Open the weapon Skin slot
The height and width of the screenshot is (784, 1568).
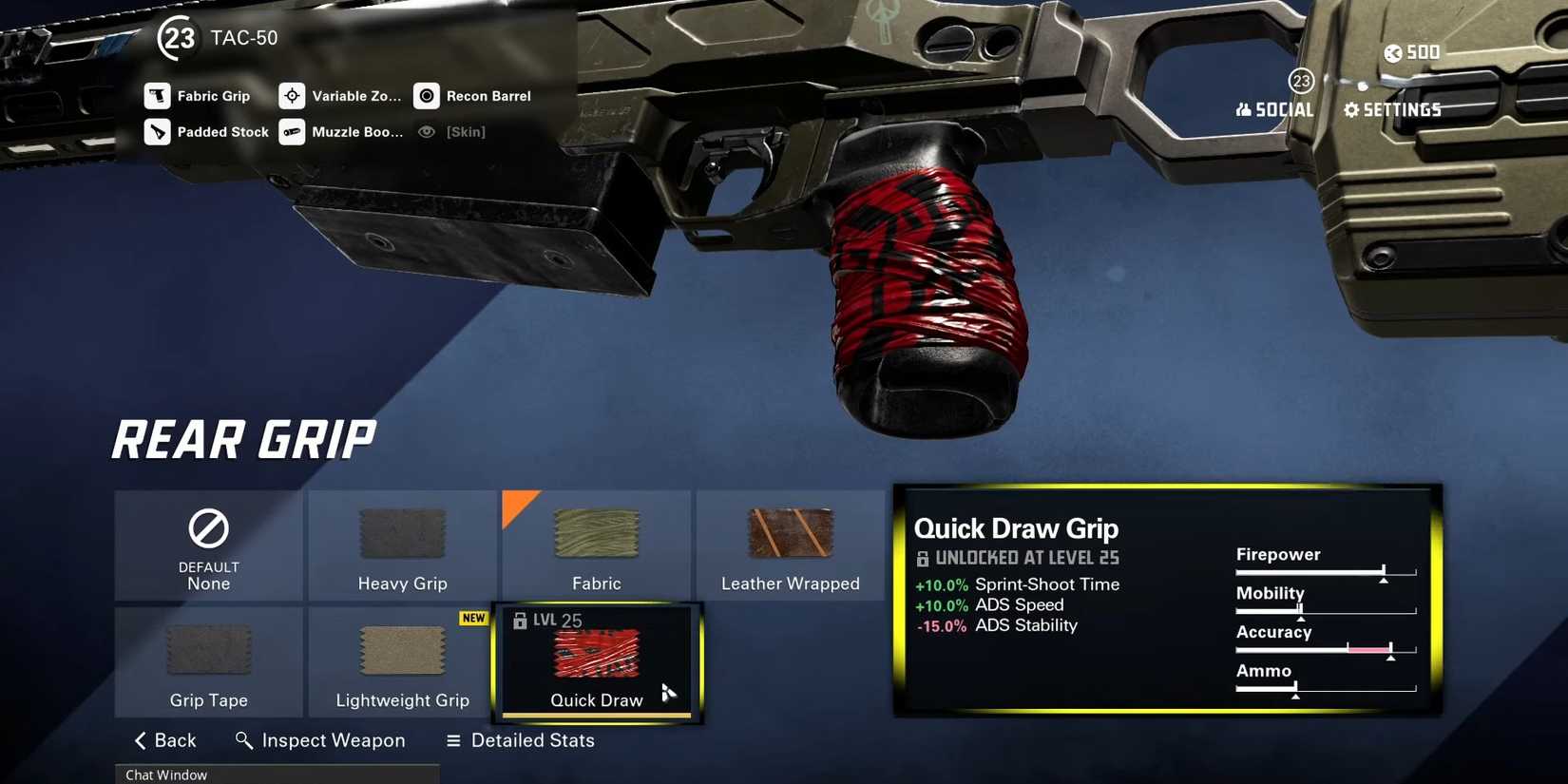452,132
